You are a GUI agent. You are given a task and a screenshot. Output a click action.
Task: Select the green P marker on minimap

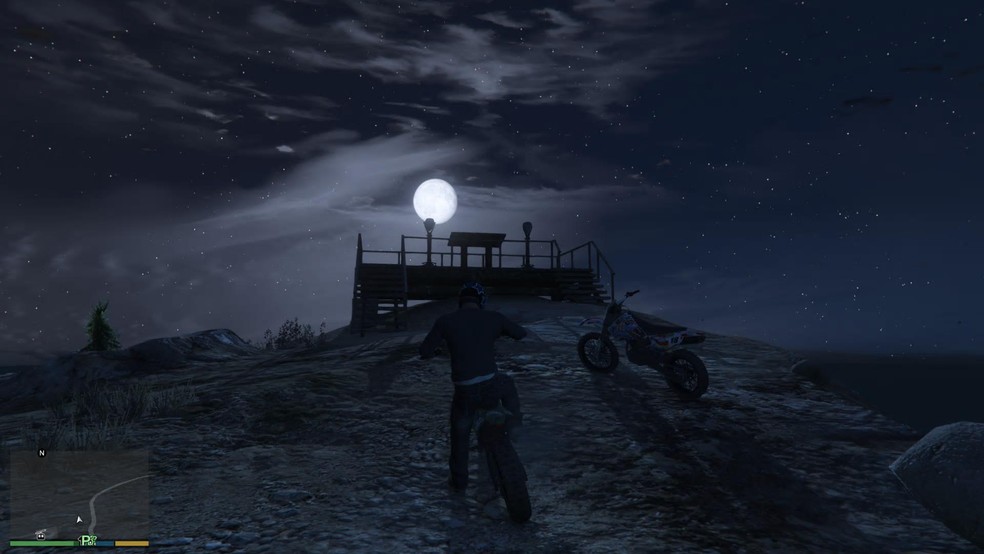point(87,540)
